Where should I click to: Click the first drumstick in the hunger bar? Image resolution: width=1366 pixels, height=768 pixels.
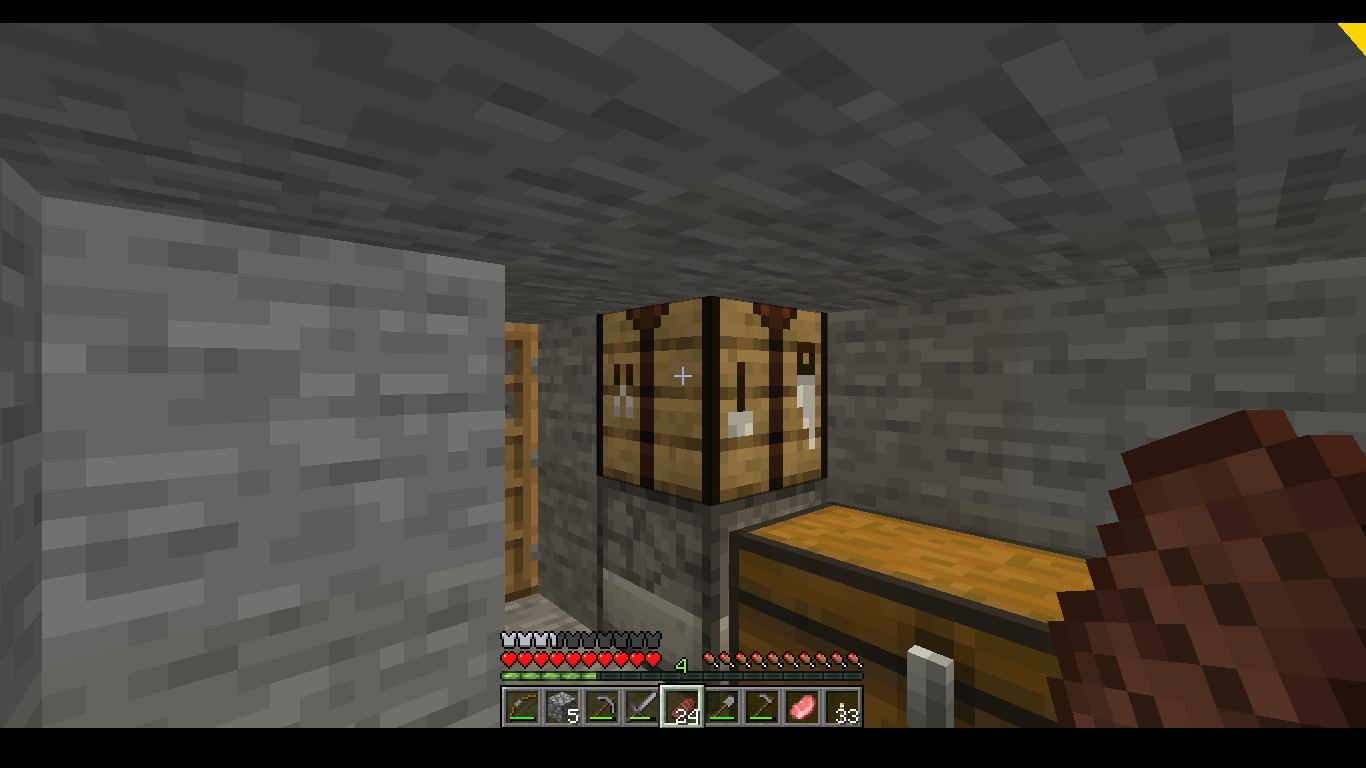(x=709, y=659)
